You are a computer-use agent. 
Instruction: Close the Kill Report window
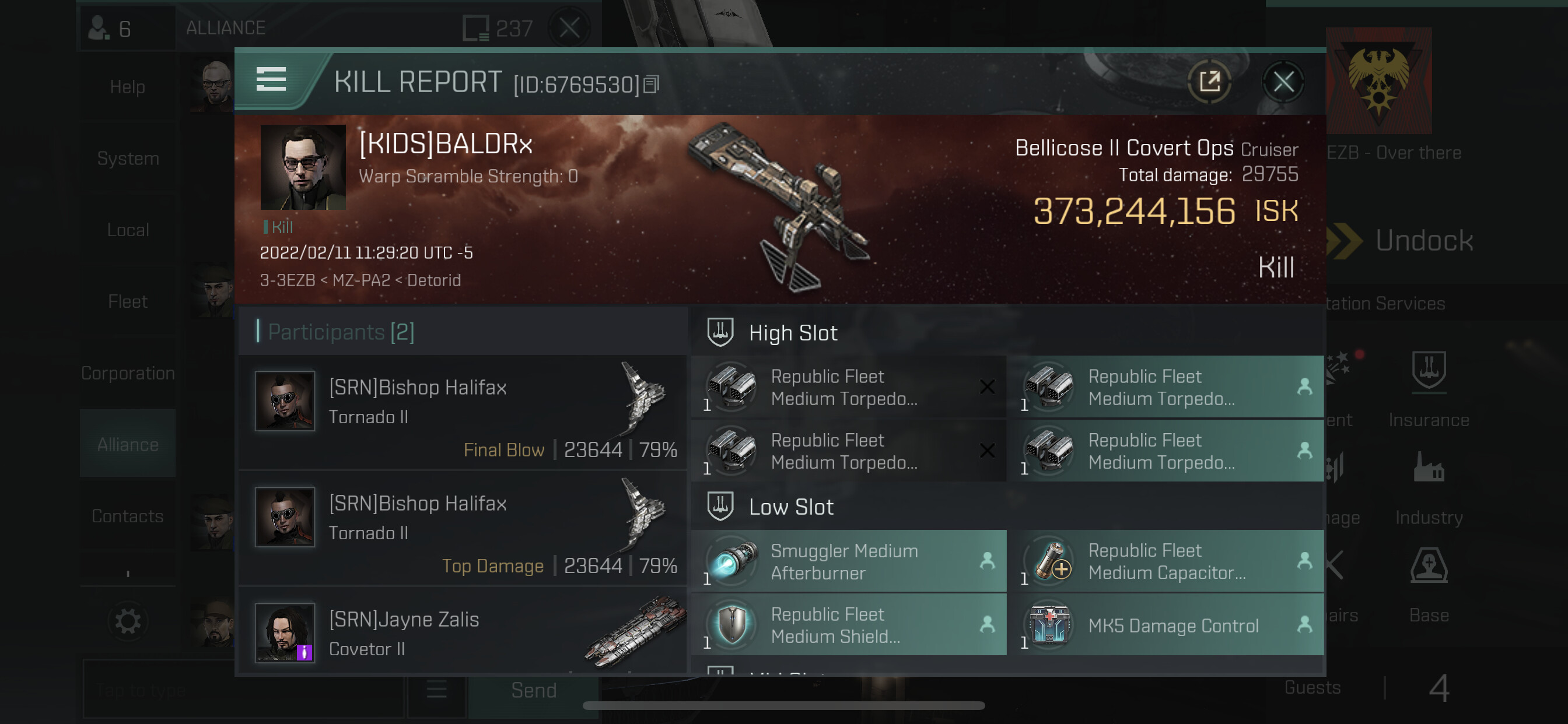pos(1283,82)
